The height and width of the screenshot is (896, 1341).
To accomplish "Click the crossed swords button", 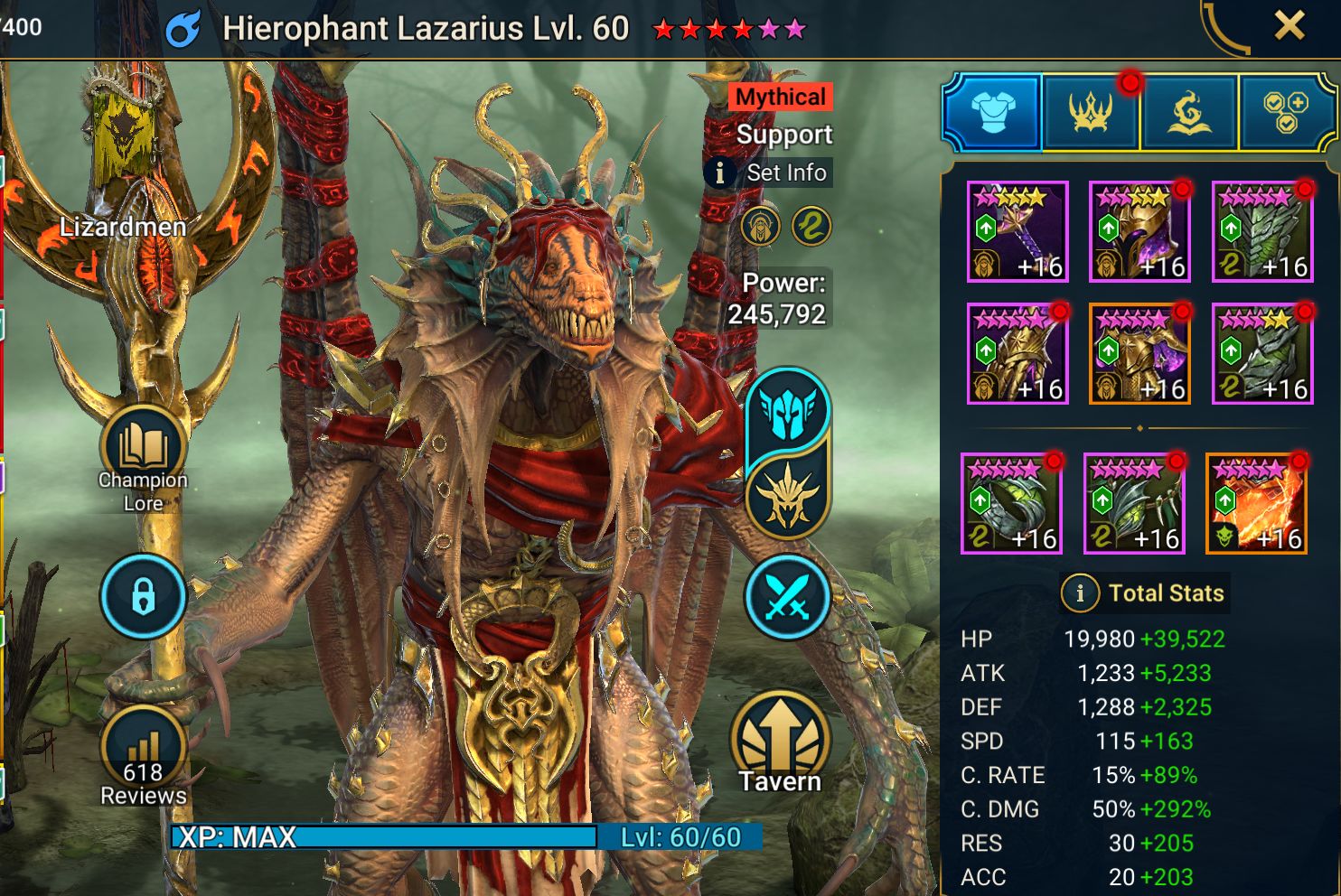I will click(787, 597).
